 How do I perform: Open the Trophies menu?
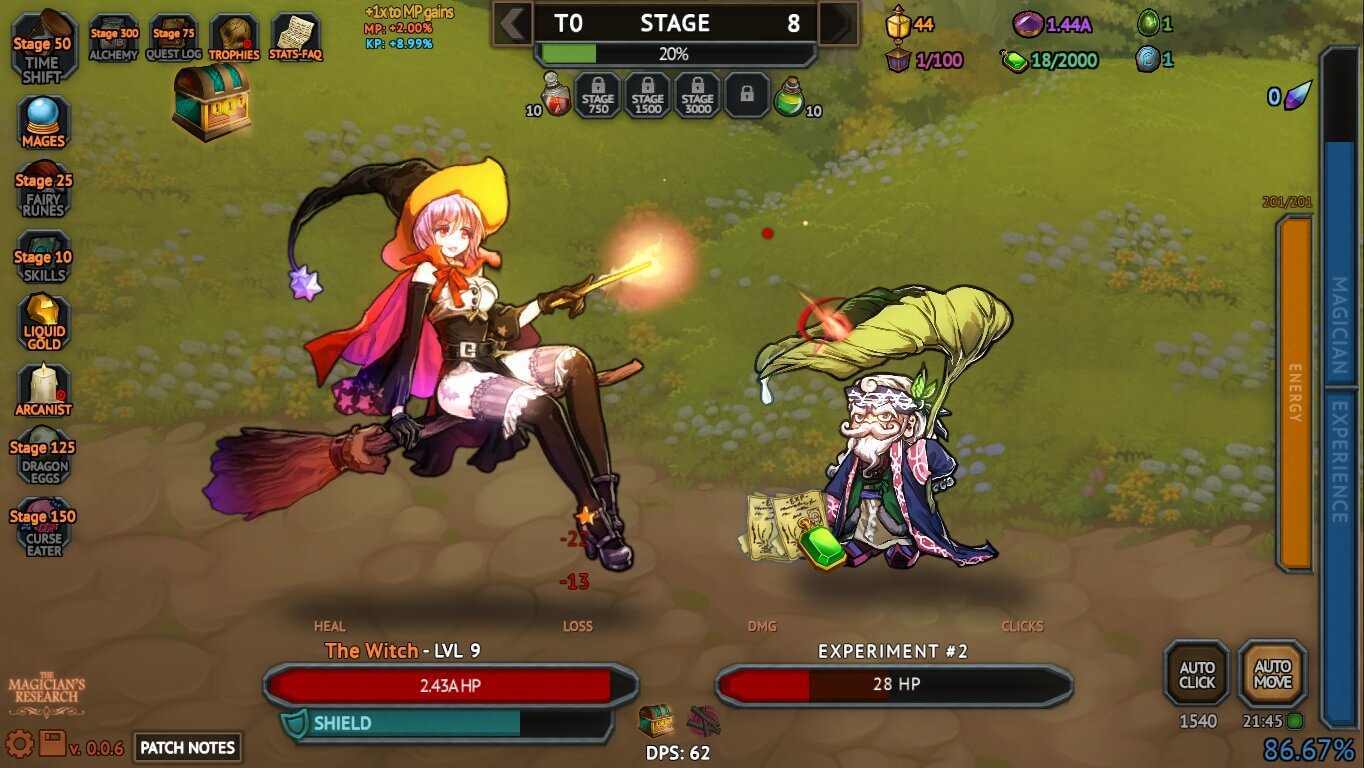pyautogui.click(x=234, y=38)
